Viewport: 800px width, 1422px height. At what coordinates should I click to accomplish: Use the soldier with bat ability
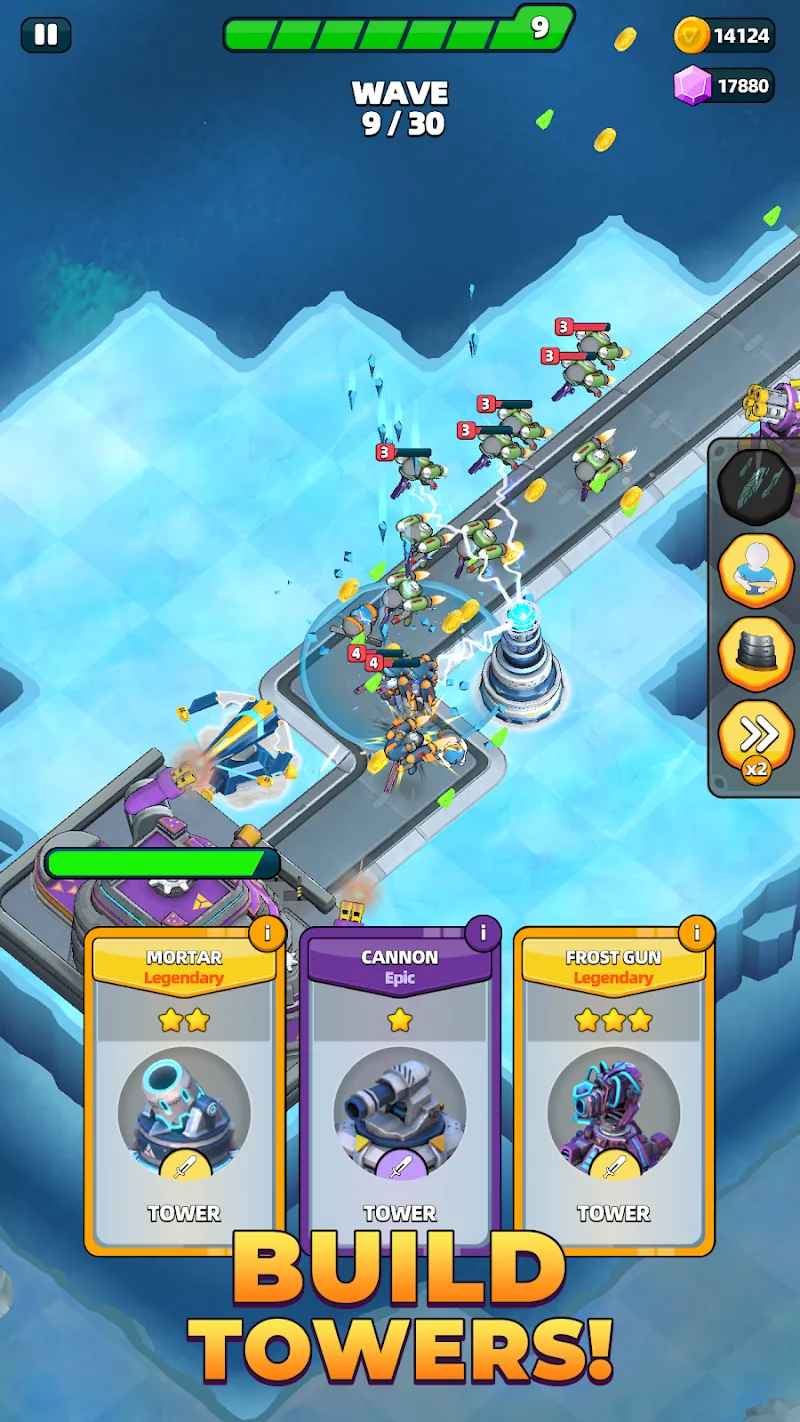pos(756,571)
